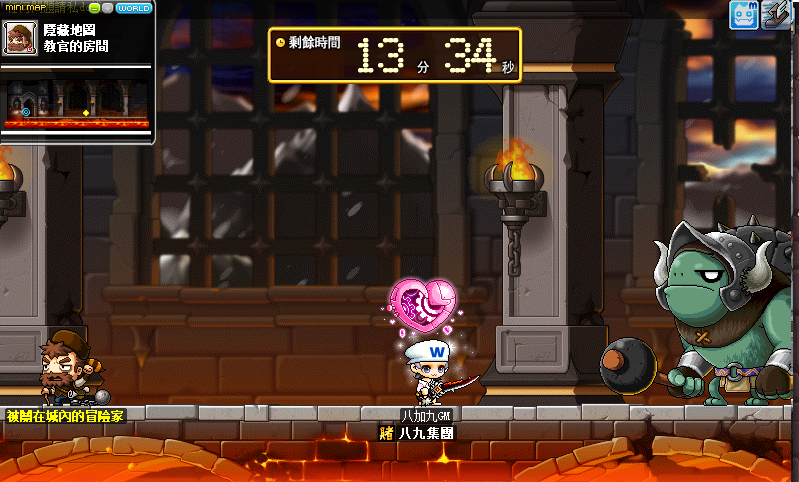Click the minimap level preview
The height and width of the screenshot is (482, 799).
point(78,102)
